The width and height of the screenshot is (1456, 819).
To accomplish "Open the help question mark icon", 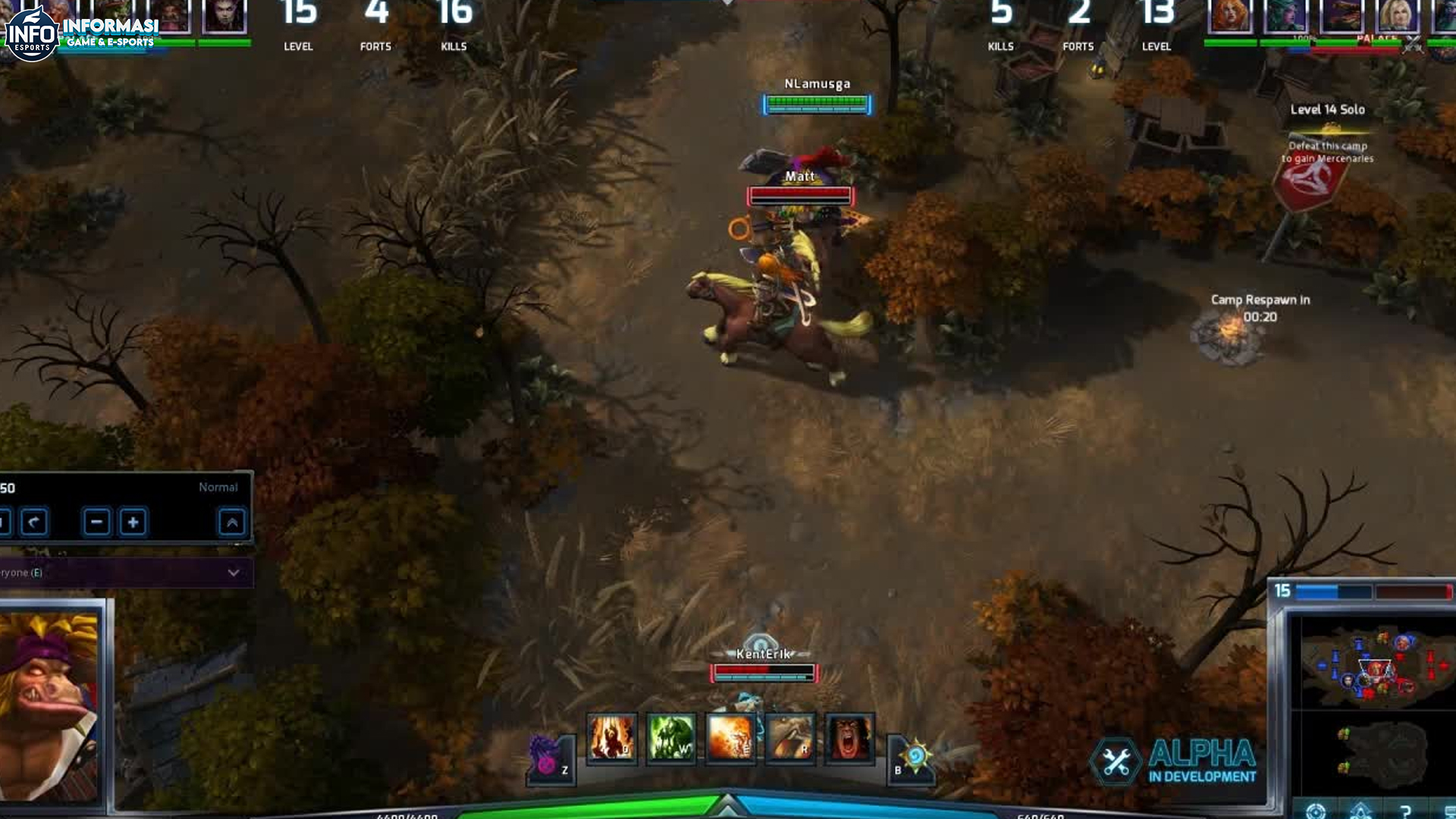I will click(1405, 811).
